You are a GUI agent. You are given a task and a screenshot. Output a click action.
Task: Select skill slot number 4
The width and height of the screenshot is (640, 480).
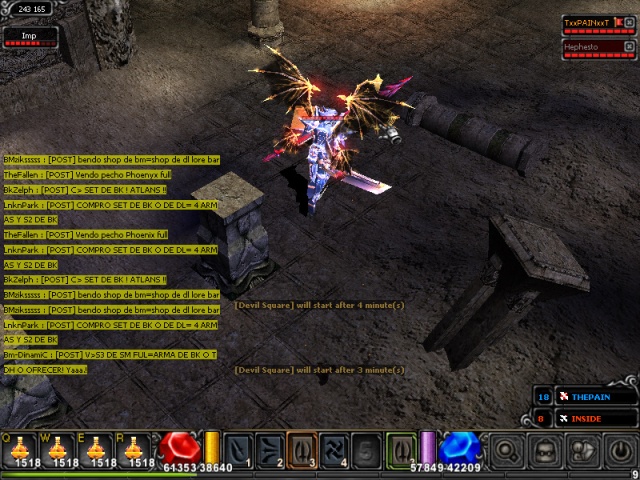[335, 449]
